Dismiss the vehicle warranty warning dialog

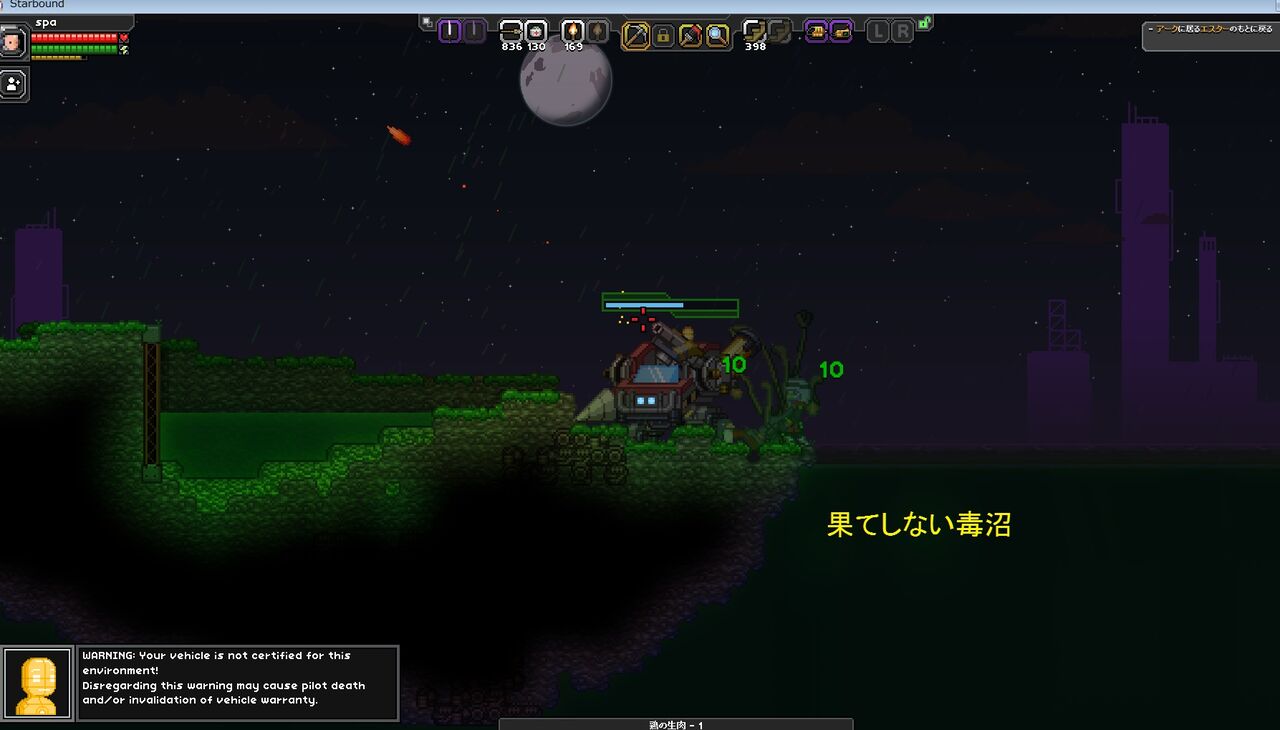coord(238,683)
